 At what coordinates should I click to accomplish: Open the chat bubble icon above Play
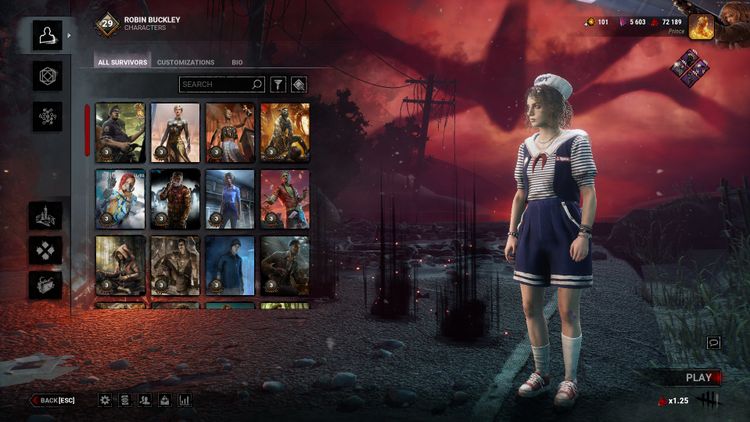click(713, 342)
